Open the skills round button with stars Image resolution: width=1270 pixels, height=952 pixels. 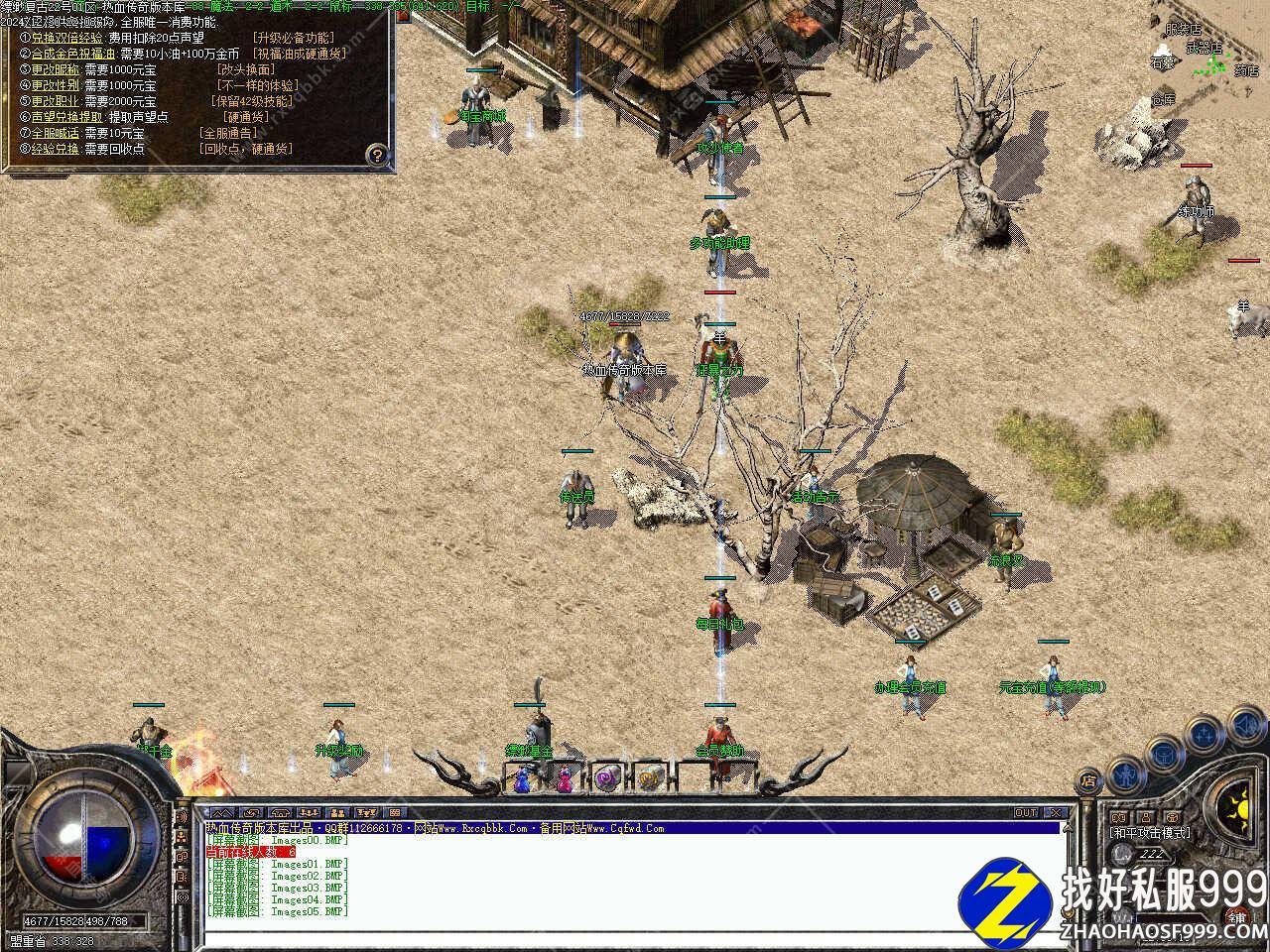[1204, 735]
